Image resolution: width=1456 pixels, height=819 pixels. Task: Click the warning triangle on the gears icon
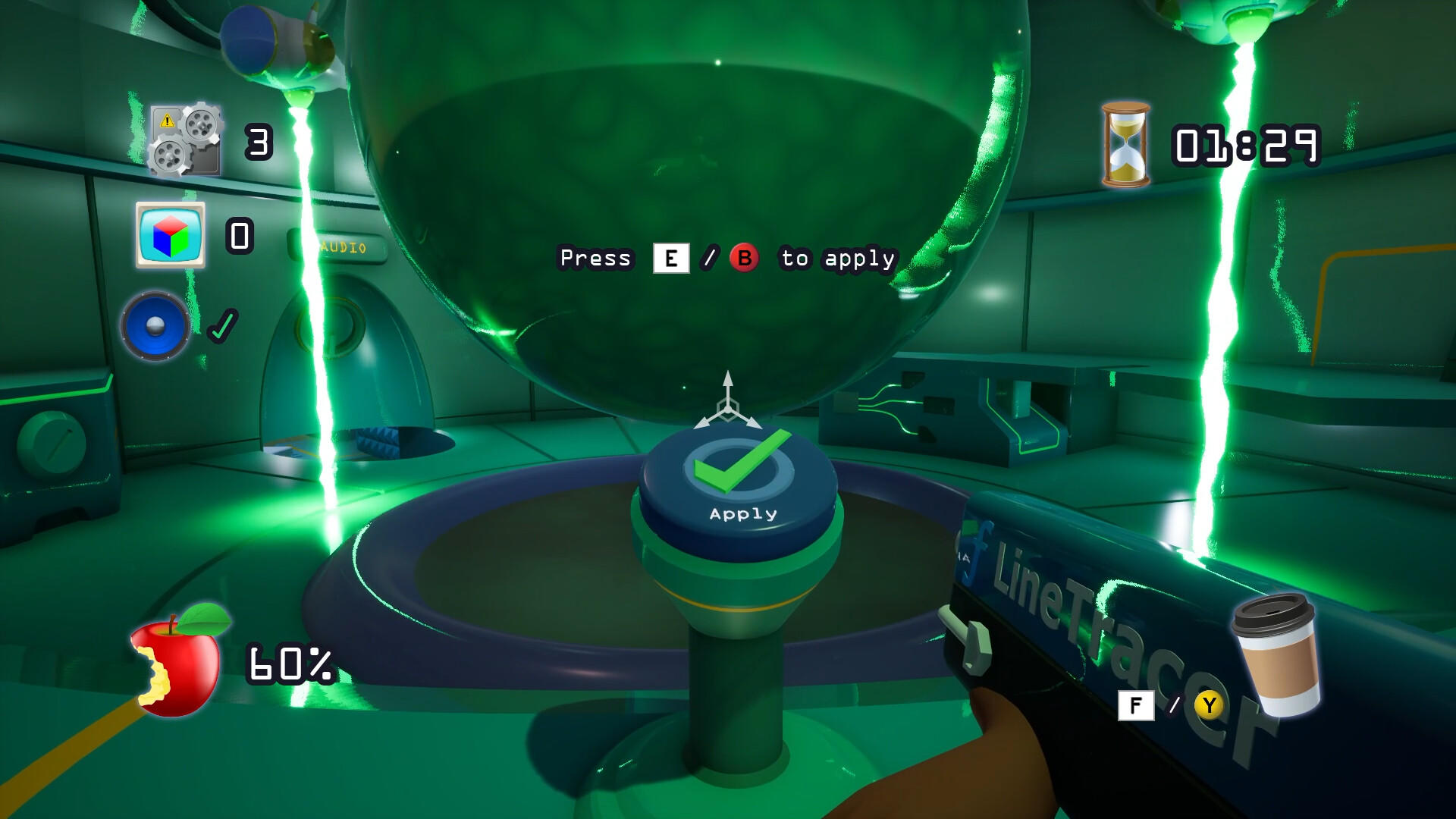click(166, 121)
